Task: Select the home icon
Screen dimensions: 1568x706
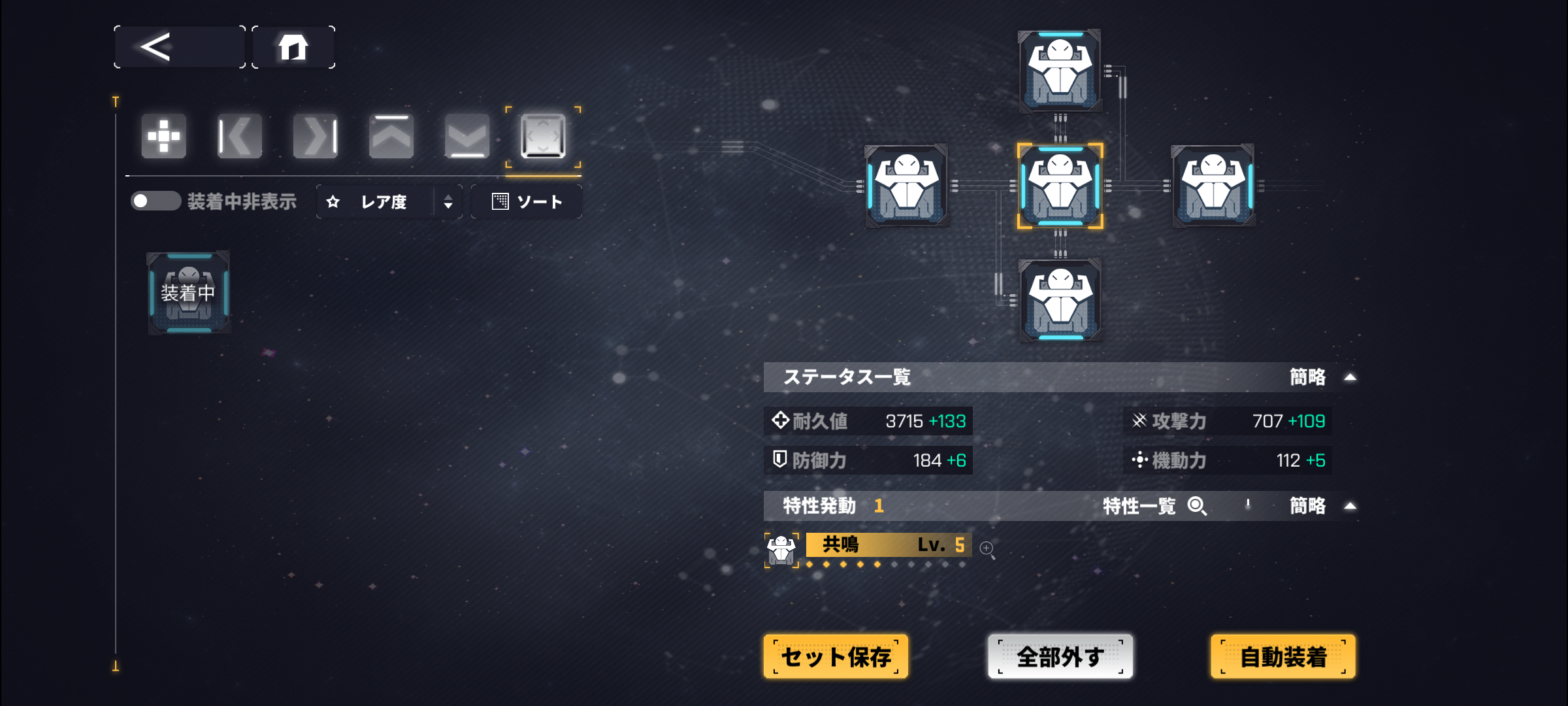Action: pyautogui.click(x=293, y=46)
